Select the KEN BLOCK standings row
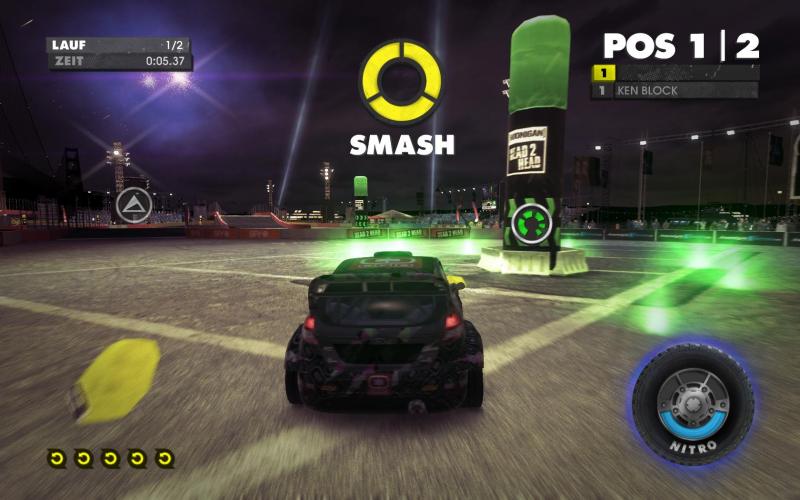This screenshot has width=800, height=500. [x=676, y=91]
